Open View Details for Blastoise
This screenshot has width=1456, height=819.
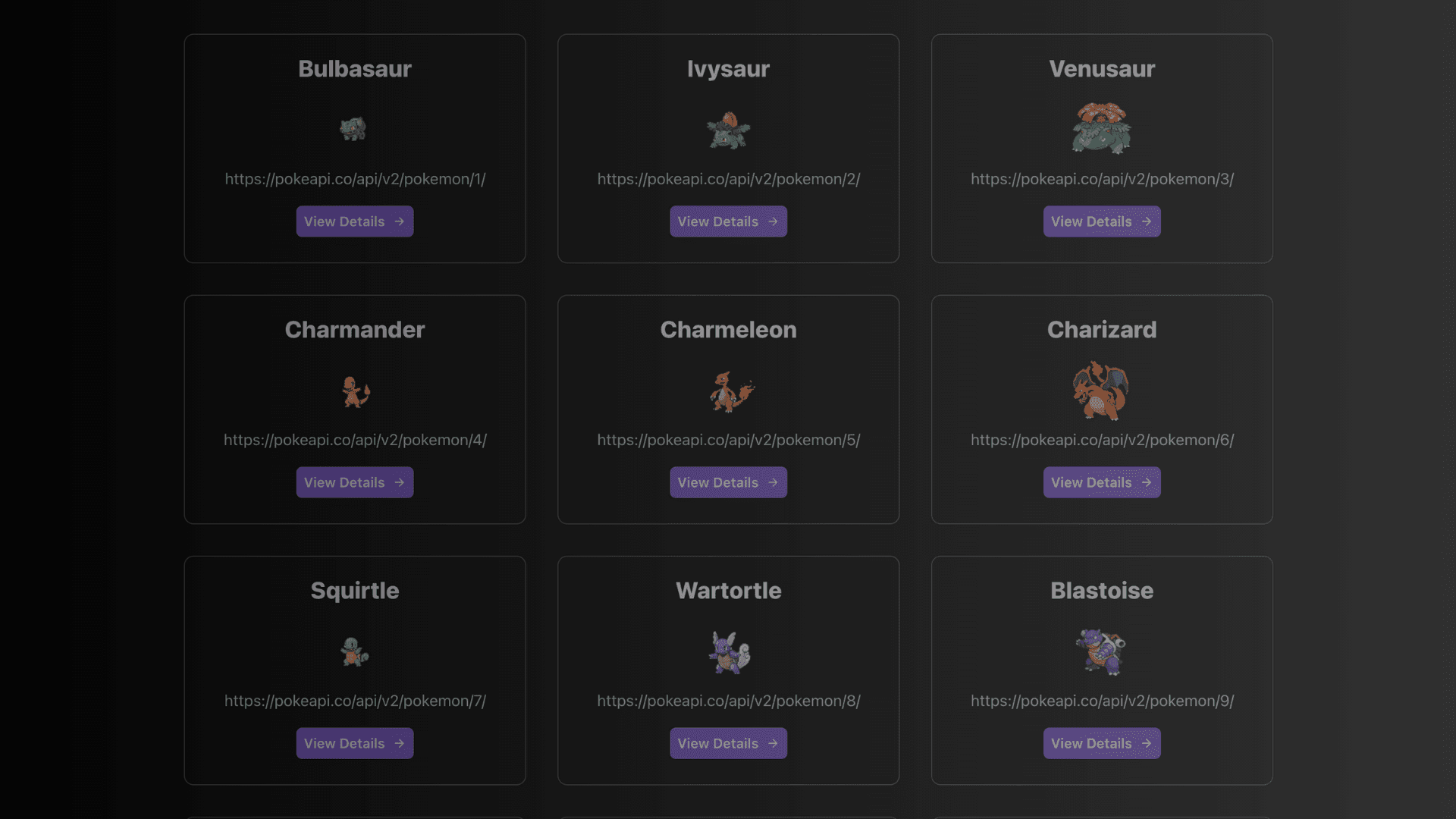point(1101,743)
